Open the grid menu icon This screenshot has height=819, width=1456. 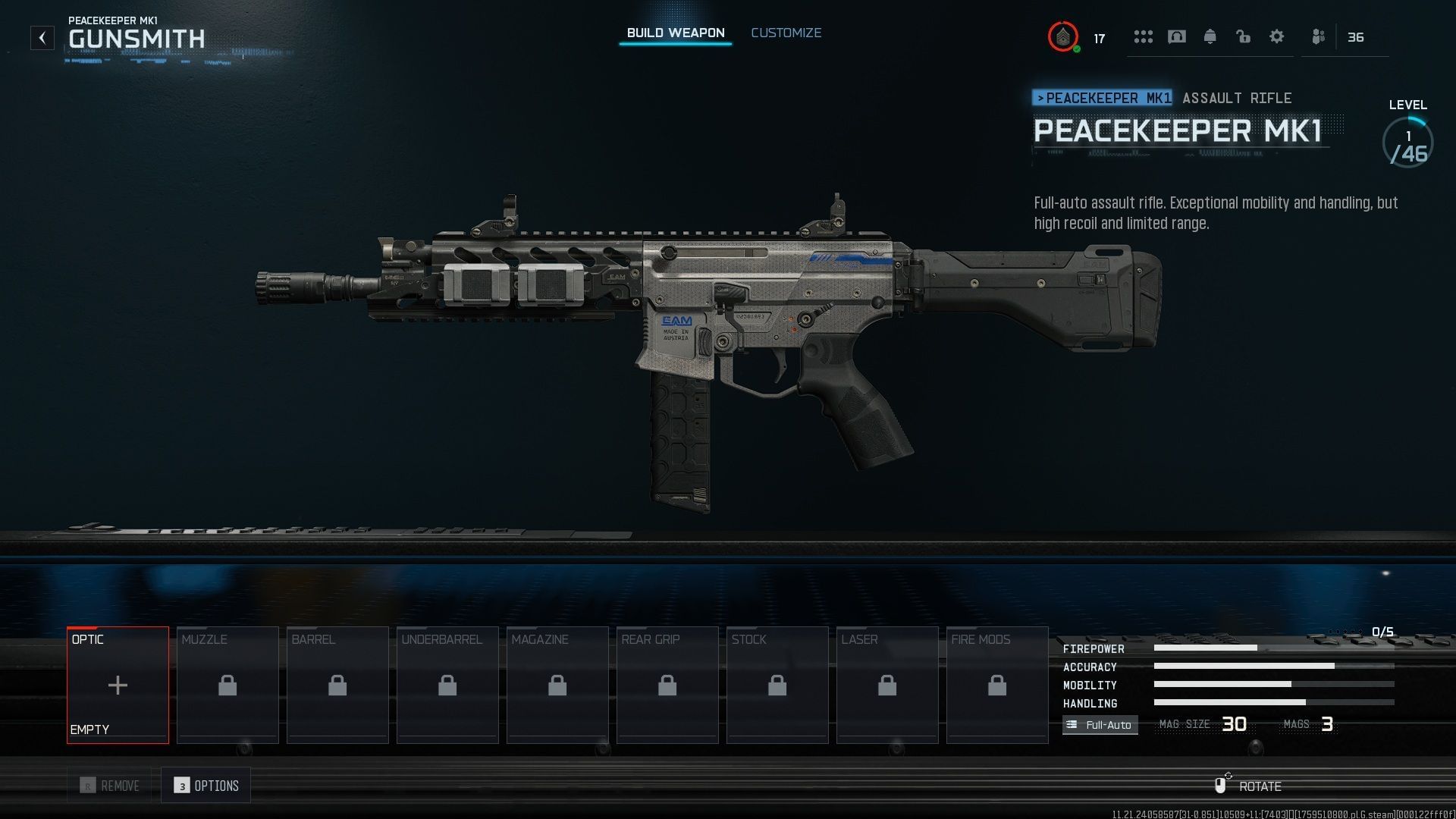tap(1144, 36)
